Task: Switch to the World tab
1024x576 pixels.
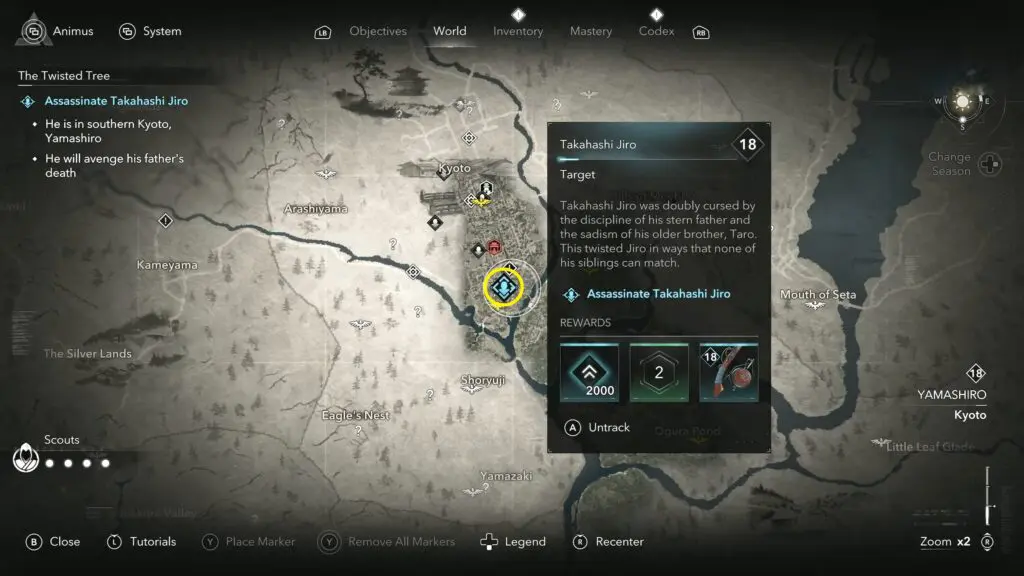Action: 450,31
